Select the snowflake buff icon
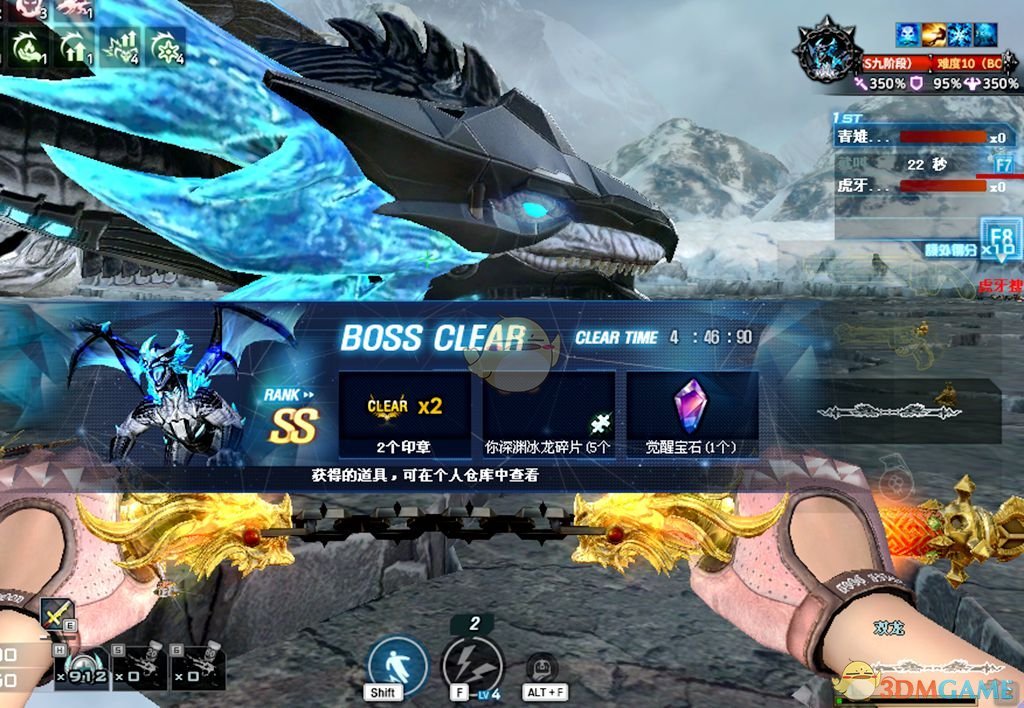Screen dimensions: 1024x708 coord(959,34)
